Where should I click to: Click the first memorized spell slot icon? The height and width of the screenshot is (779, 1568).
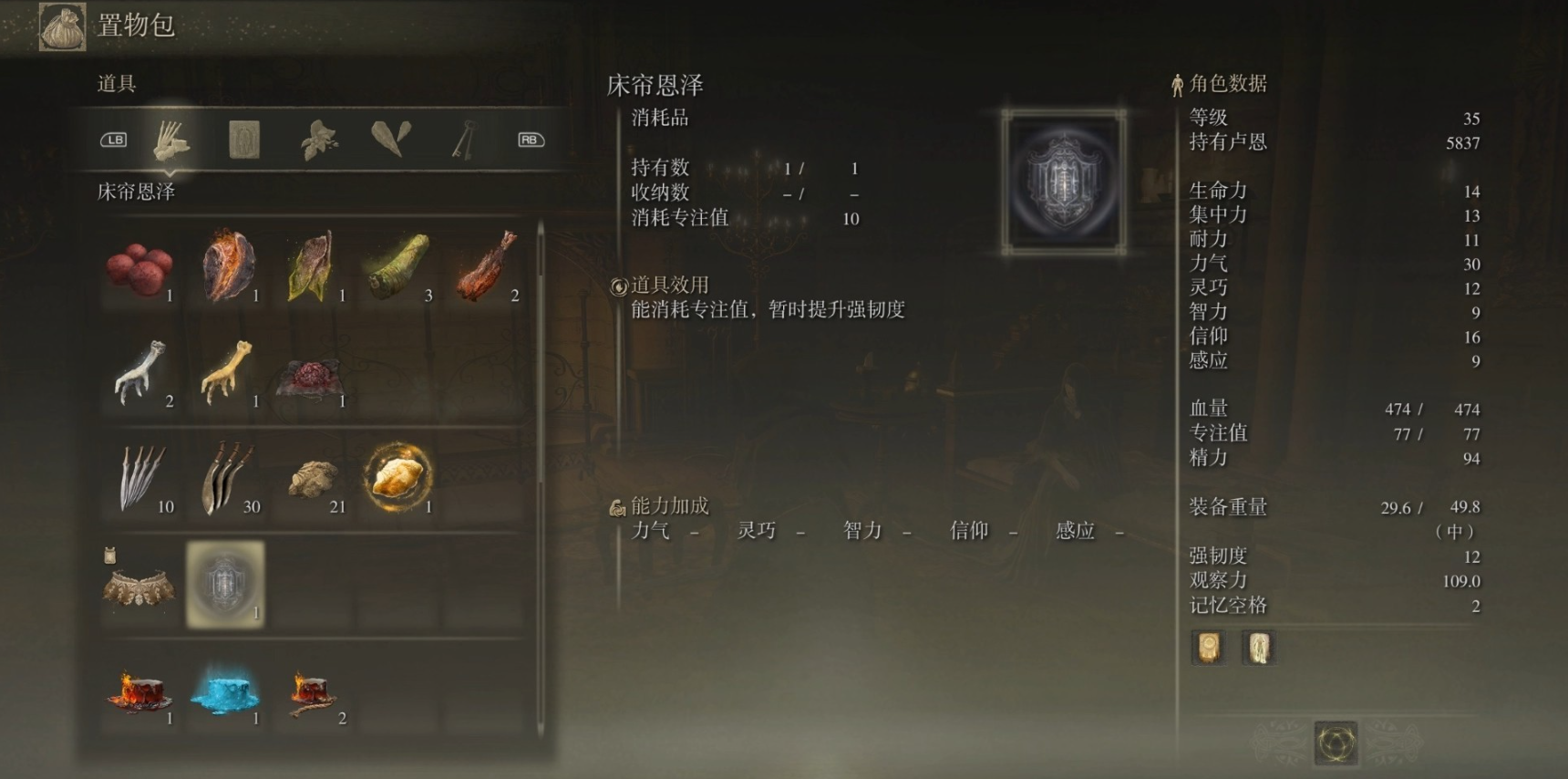tap(1208, 647)
